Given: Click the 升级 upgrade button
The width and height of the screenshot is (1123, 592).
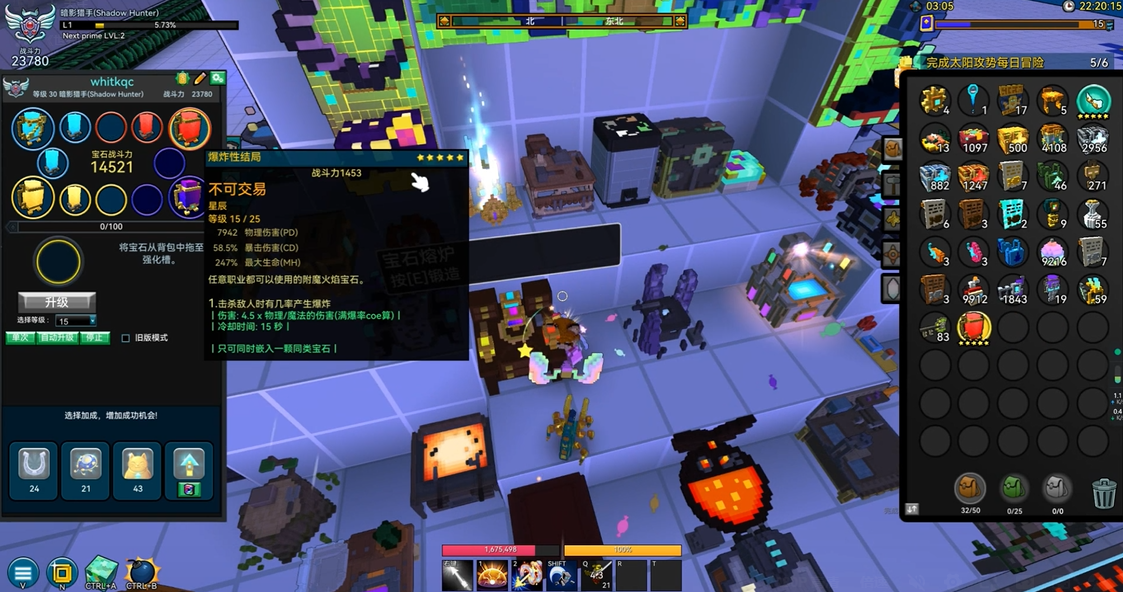Looking at the screenshot, I should [57, 301].
